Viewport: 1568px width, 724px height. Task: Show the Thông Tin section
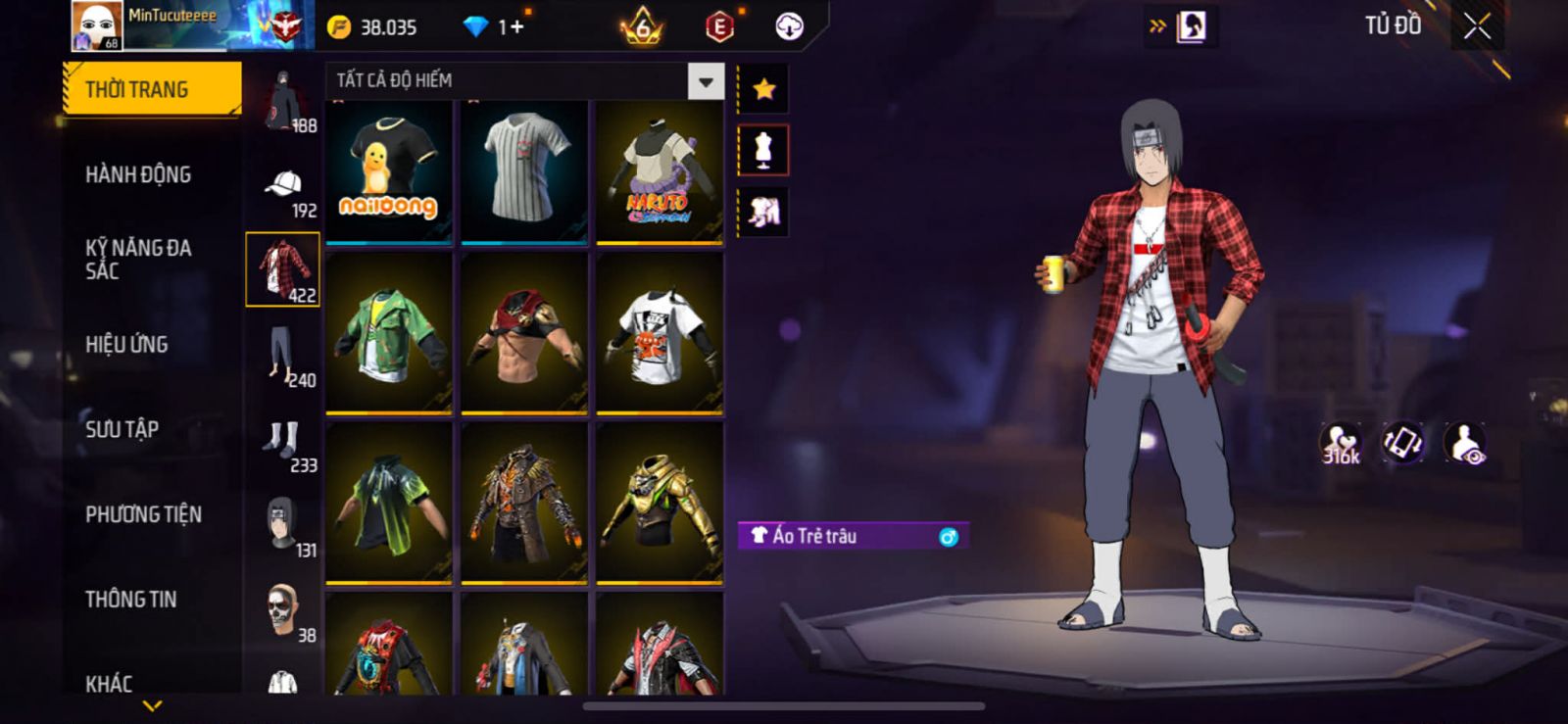point(130,599)
